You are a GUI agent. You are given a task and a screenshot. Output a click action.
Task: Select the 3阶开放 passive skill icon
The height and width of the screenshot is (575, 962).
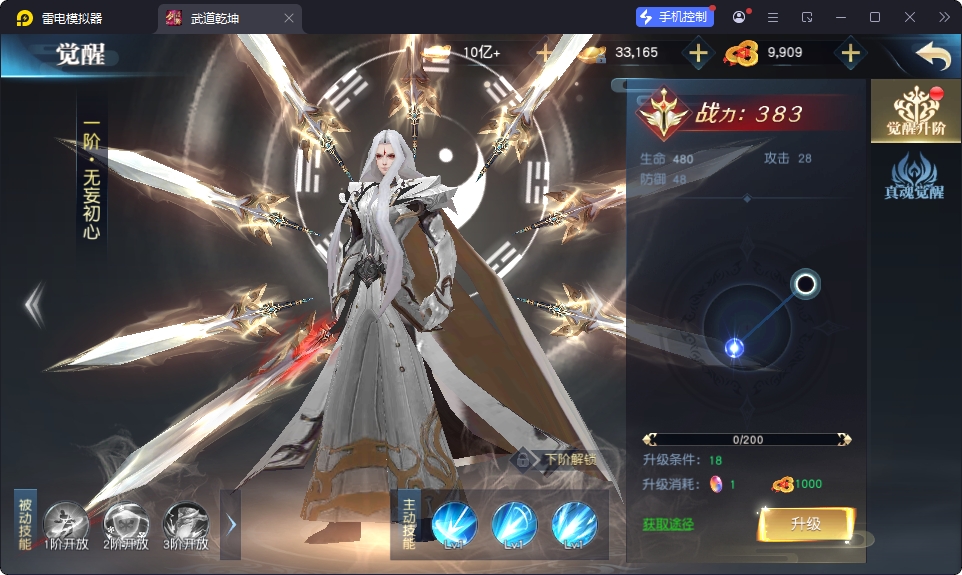tap(186, 523)
